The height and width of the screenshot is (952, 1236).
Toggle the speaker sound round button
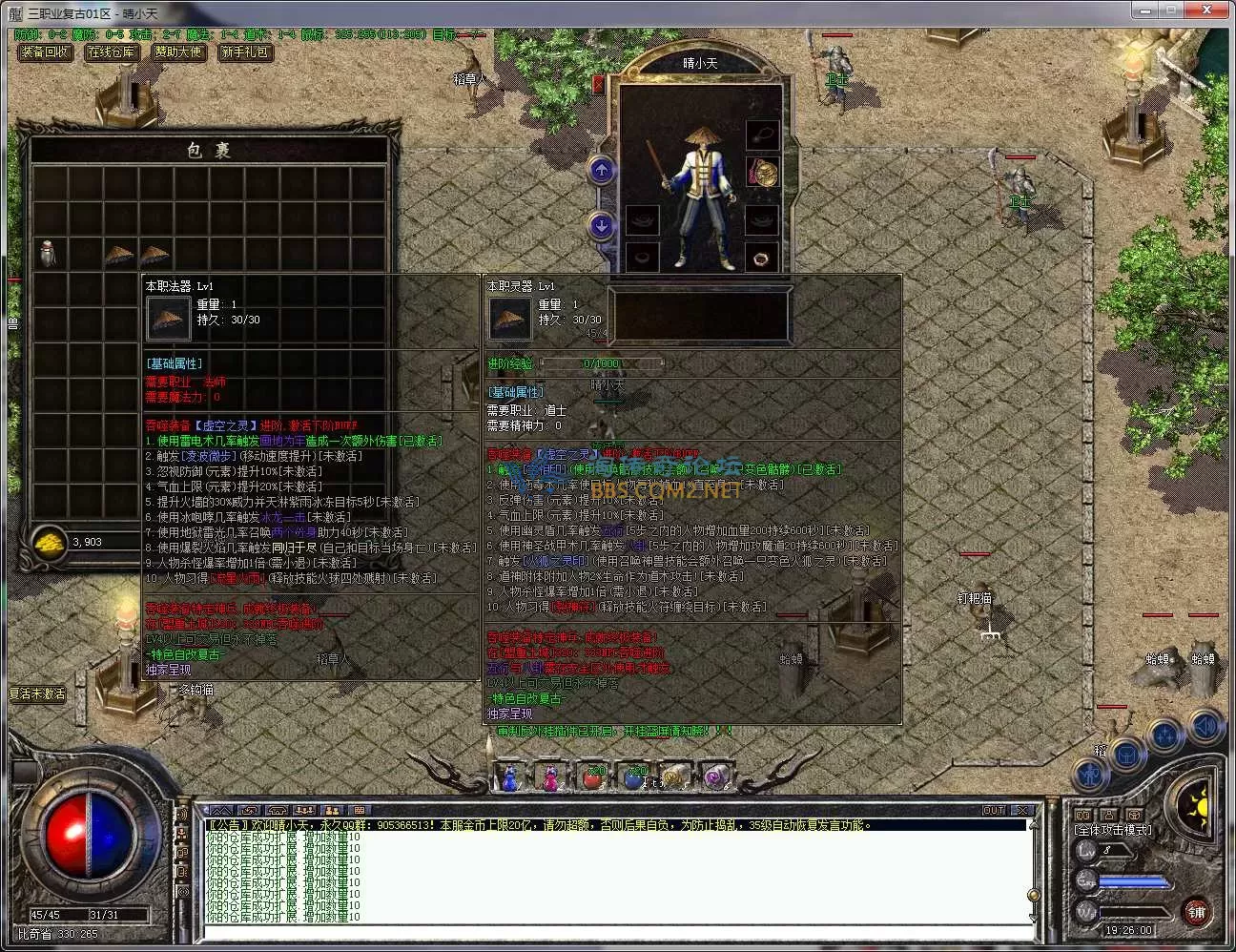click(x=1205, y=727)
